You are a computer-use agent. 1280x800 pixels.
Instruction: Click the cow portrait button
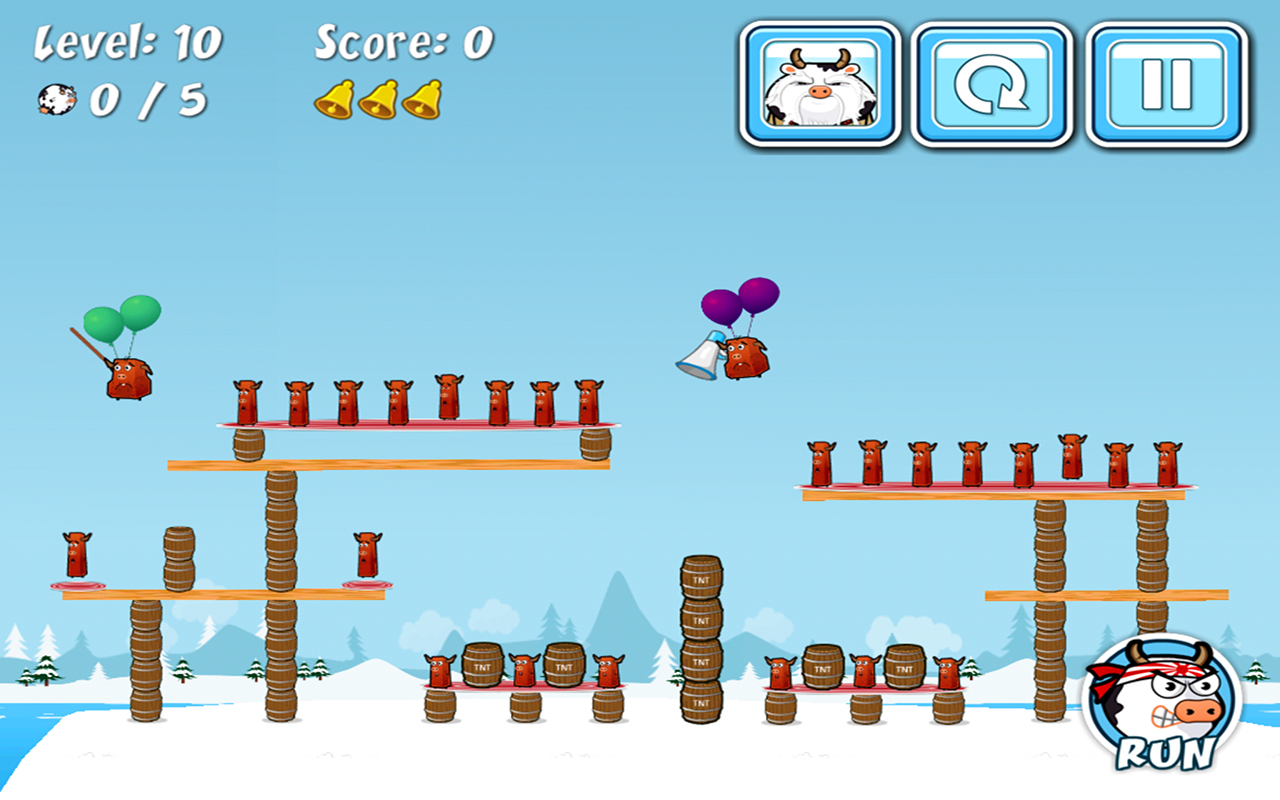tap(816, 83)
